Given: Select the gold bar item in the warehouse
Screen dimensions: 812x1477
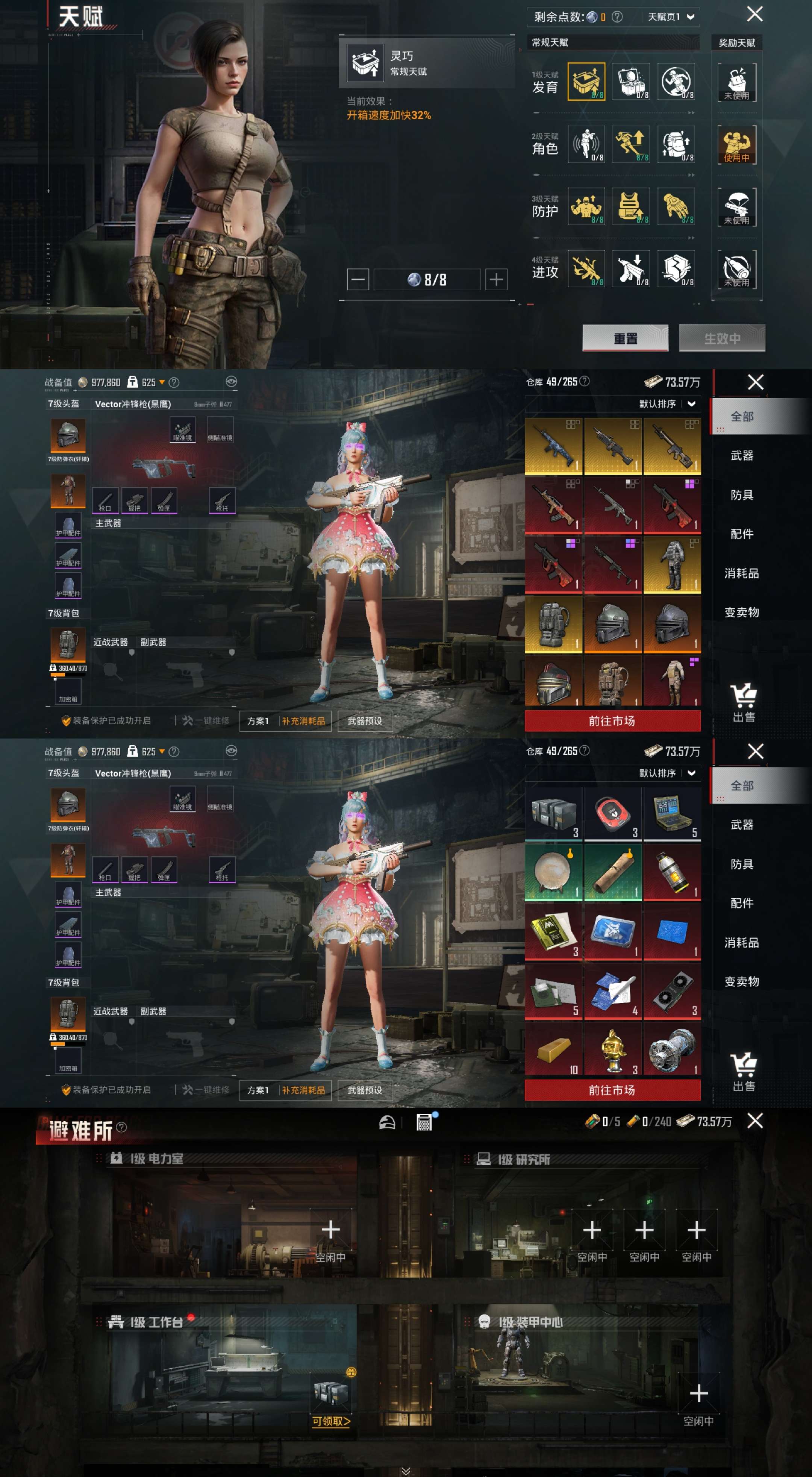Looking at the screenshot, I should tap(554, 1050).
